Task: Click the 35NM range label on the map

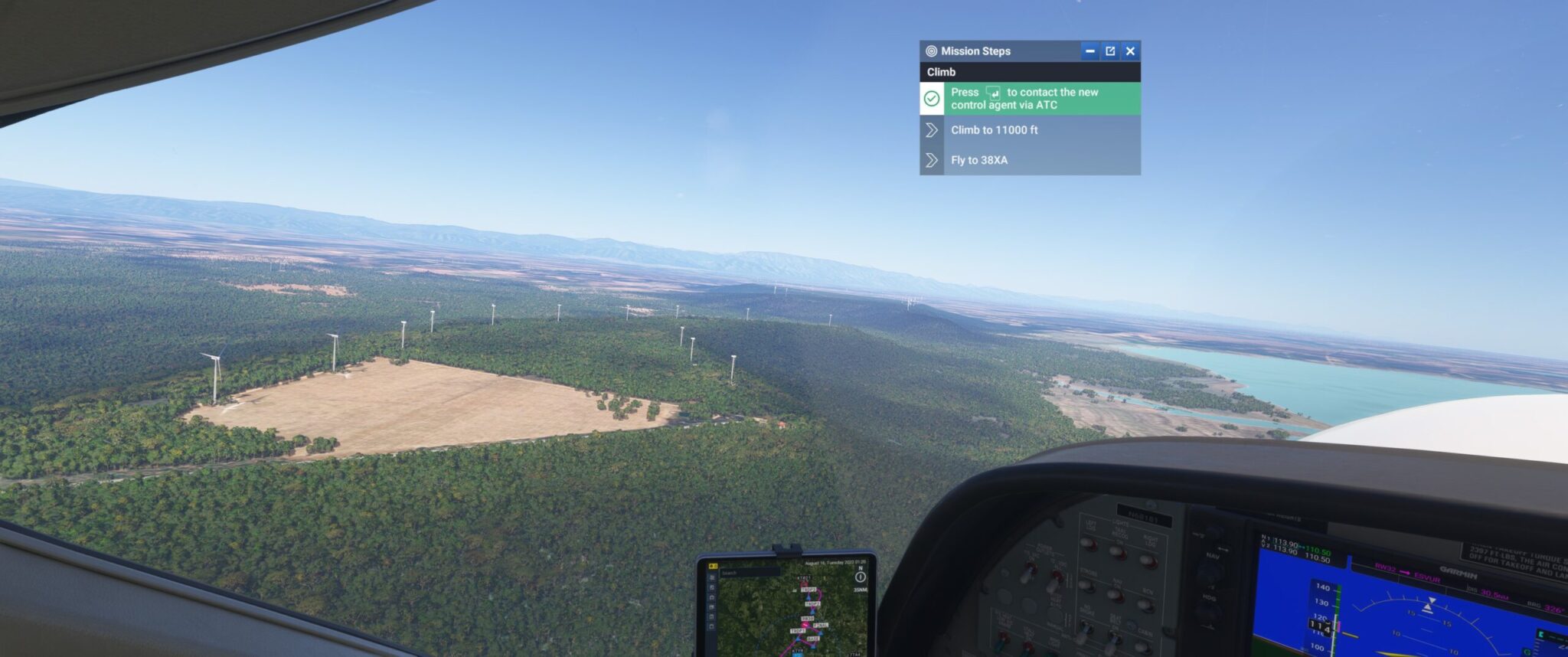Action: click(861, 590)
